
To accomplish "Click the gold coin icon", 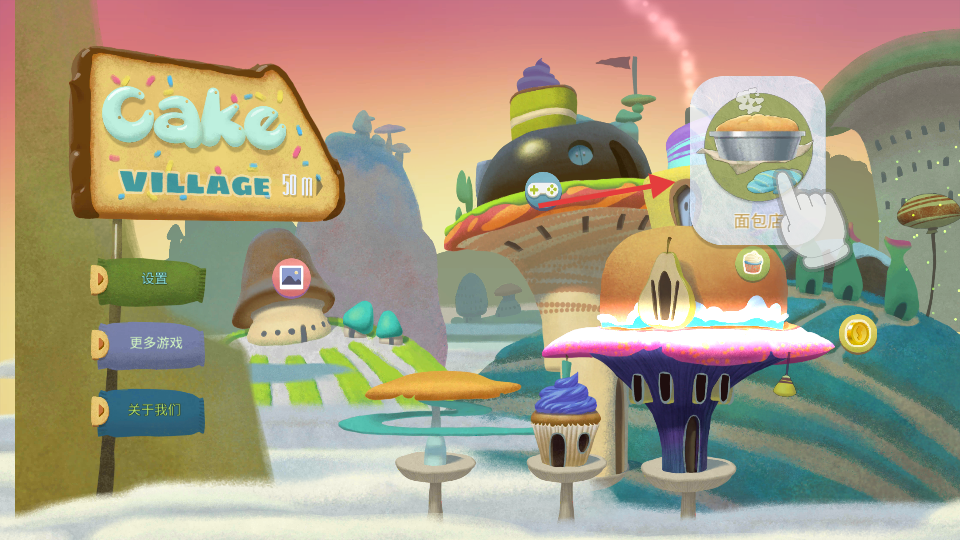I will [x=857, y=333].
